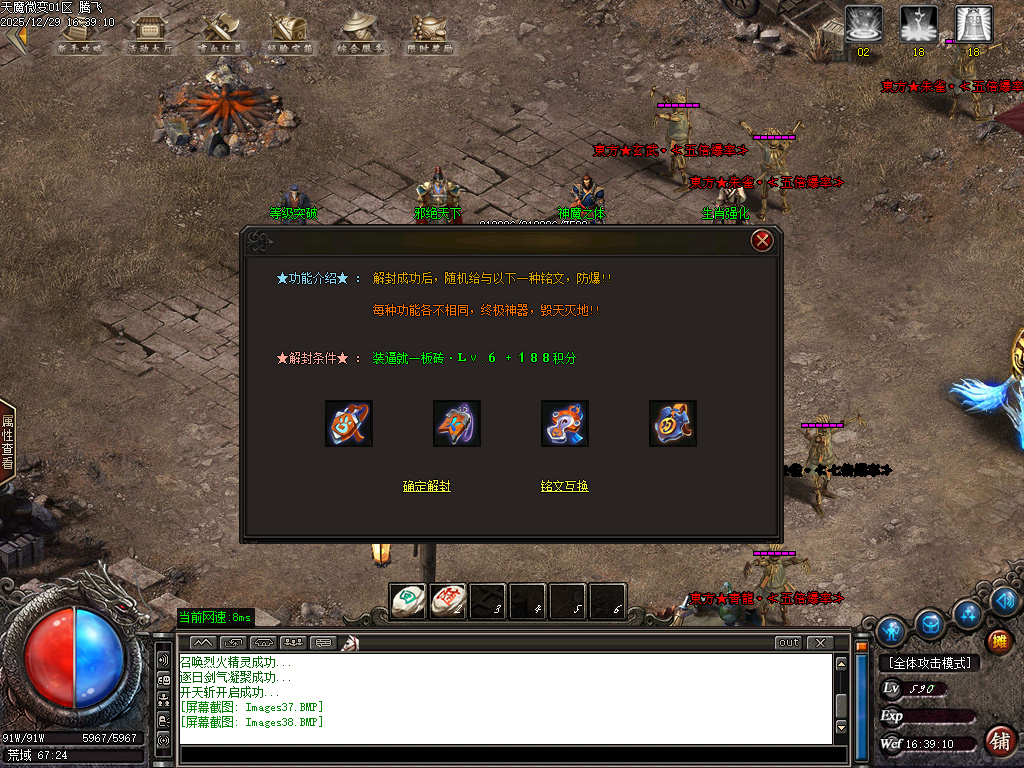Open the 铭文互换 rune exchange link
The width and height of the screenshot is (1024, 768).
coord(565,486)
